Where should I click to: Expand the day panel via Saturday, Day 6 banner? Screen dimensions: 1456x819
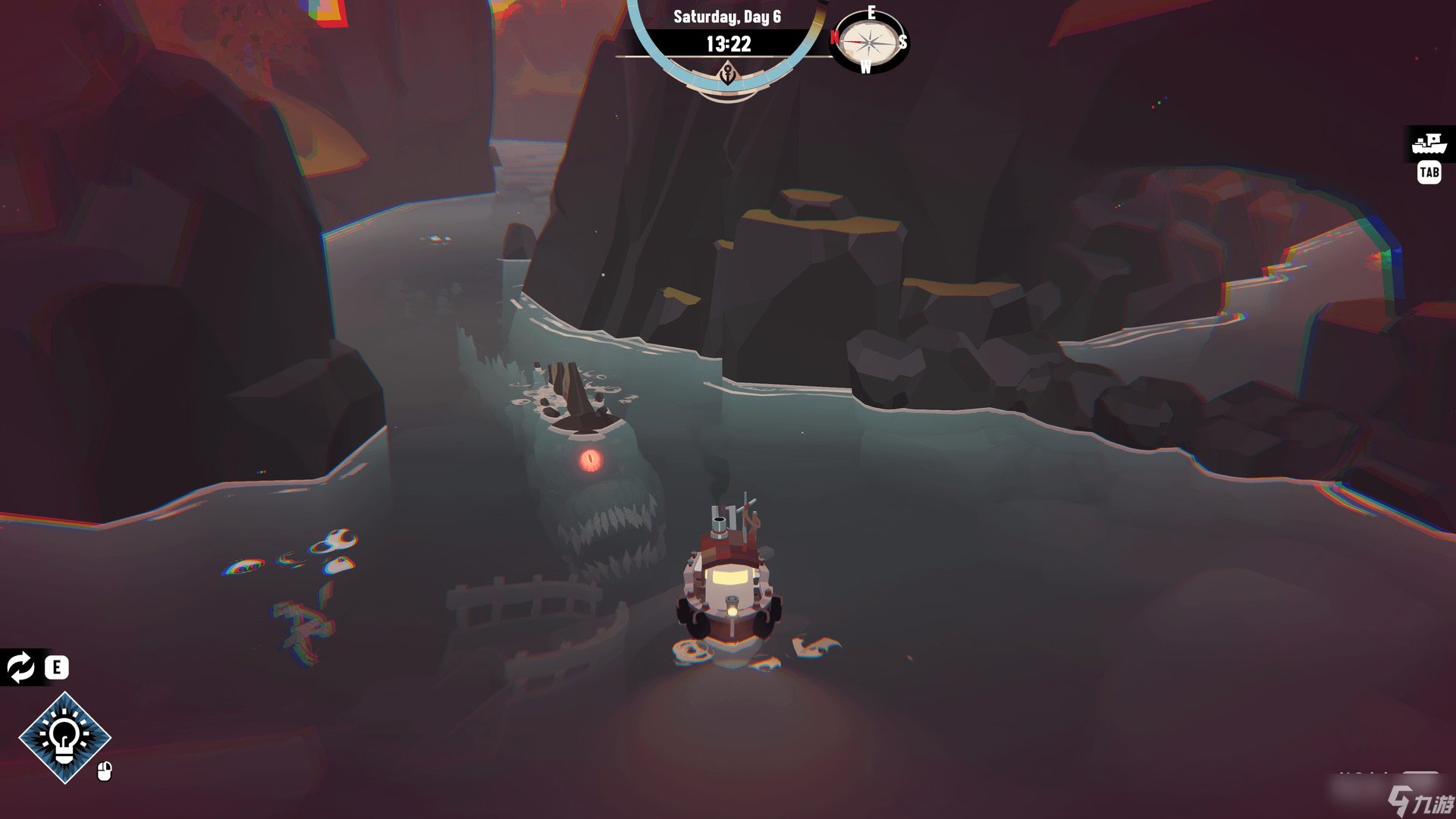point(726,17)
